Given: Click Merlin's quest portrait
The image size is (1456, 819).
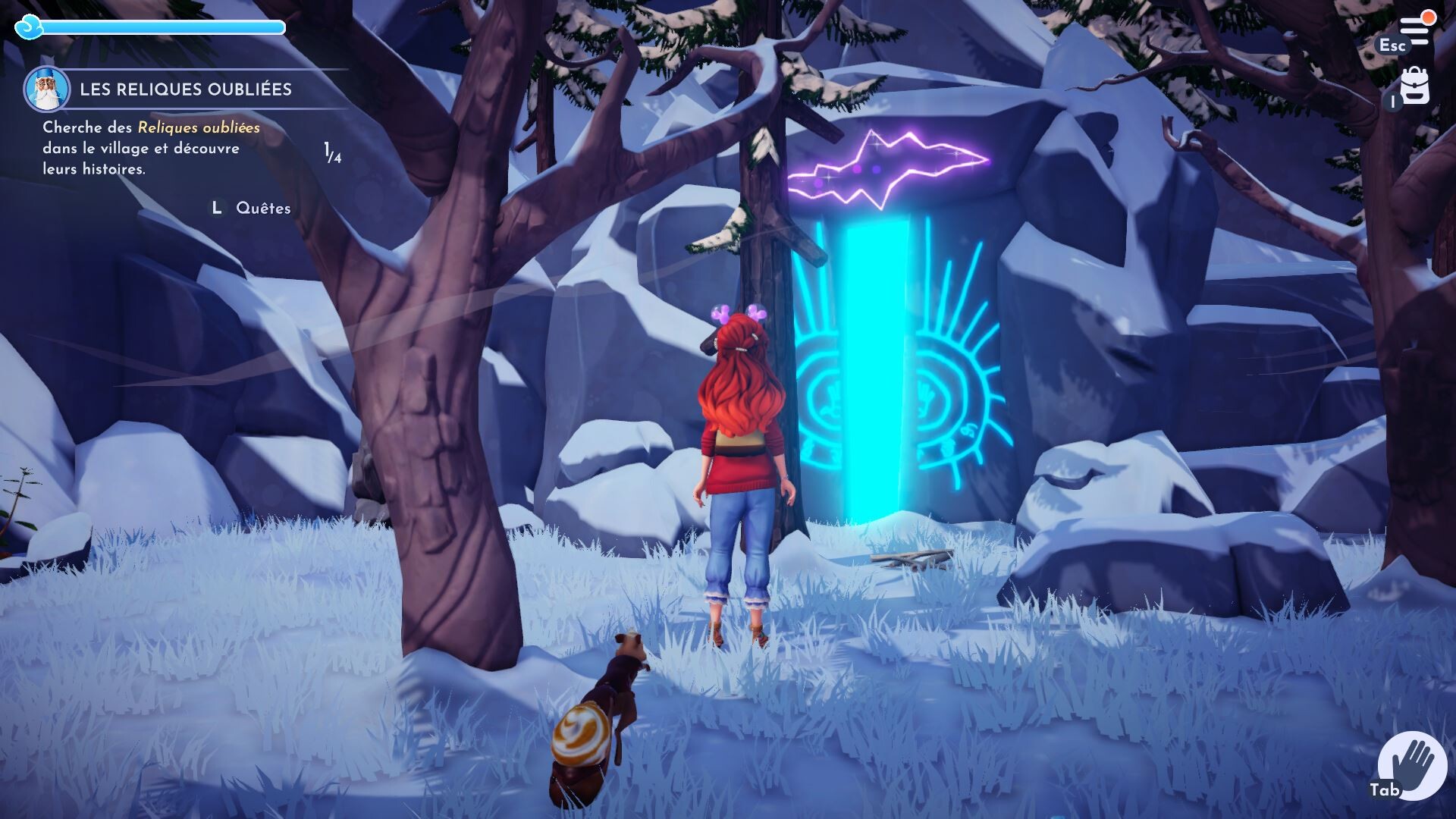Looking at the screenshot, I should point(46,89).
